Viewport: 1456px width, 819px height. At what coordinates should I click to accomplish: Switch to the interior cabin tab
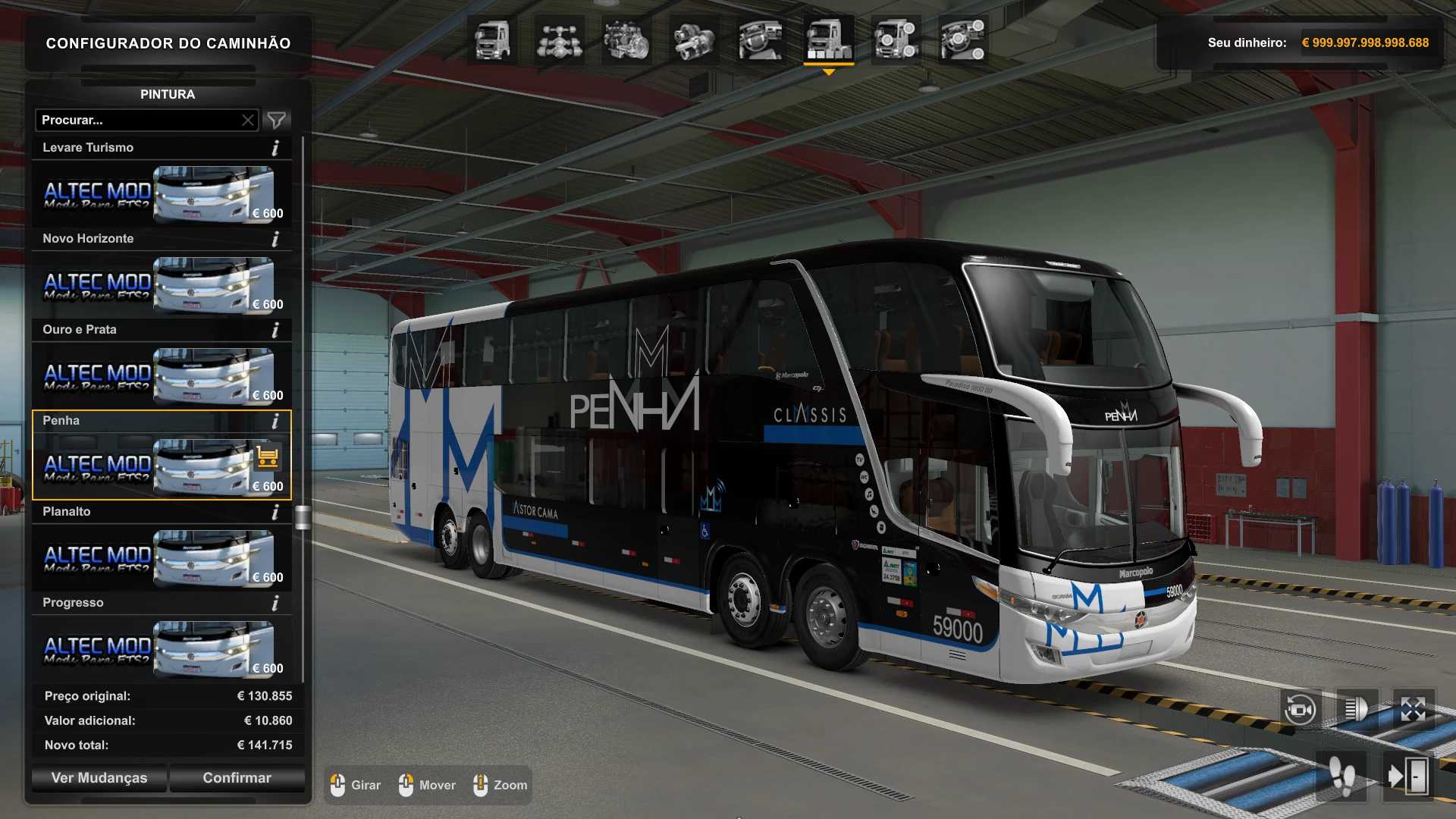761,40
